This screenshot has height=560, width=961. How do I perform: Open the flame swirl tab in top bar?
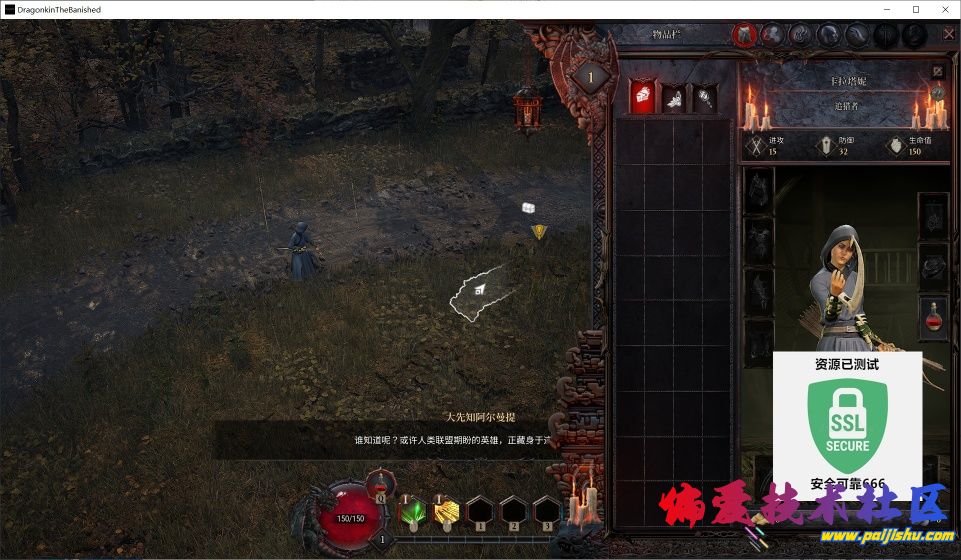coord(800,35)
